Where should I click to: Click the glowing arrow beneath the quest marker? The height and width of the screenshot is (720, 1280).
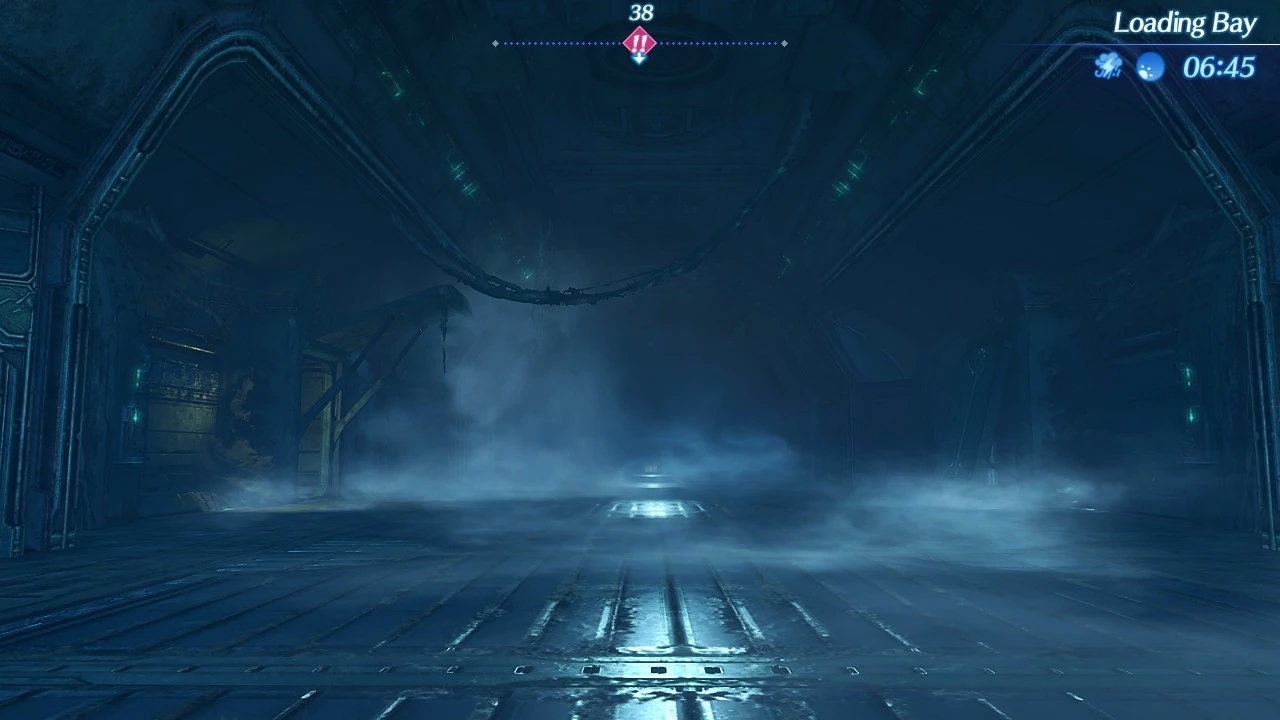(638, 57)
